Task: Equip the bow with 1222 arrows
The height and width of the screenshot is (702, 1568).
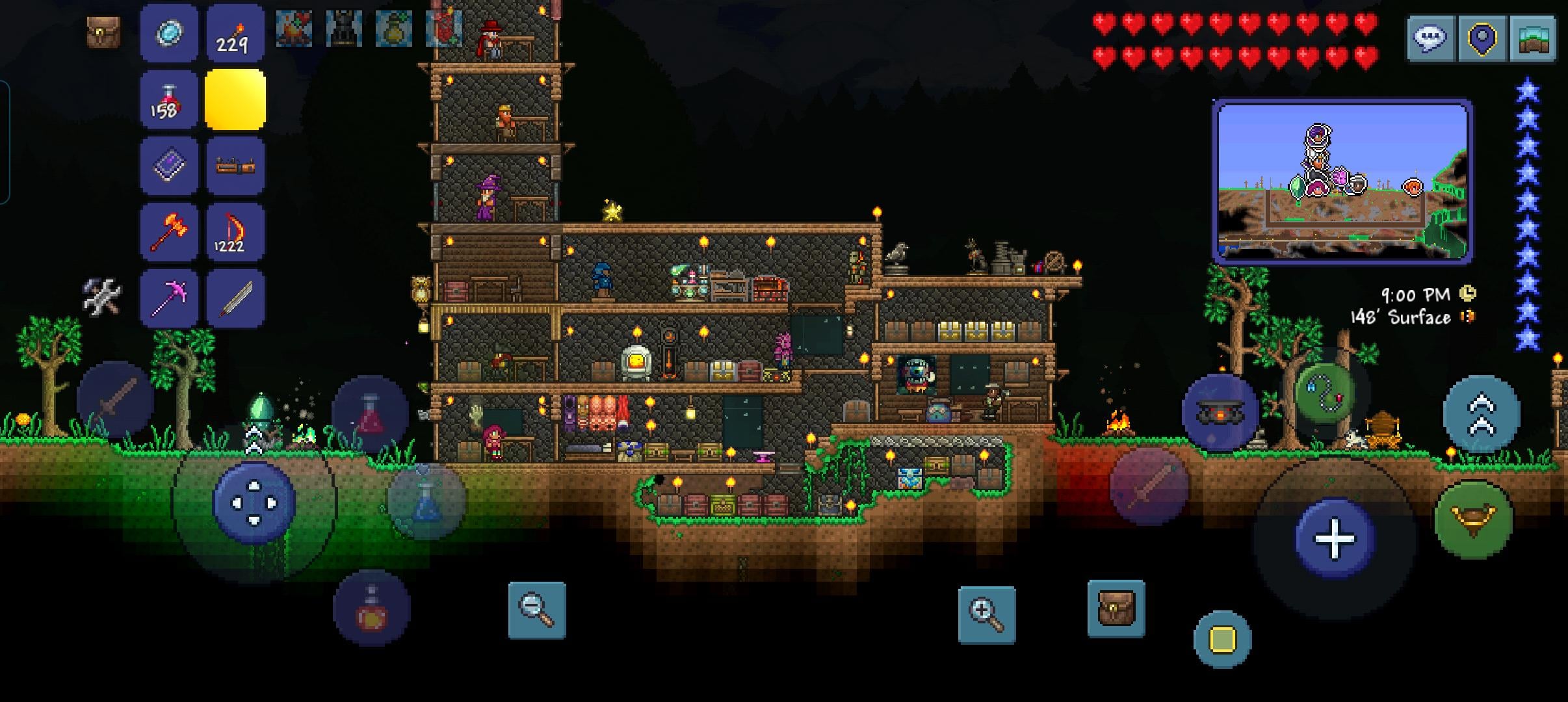Action: click(235, 232)
